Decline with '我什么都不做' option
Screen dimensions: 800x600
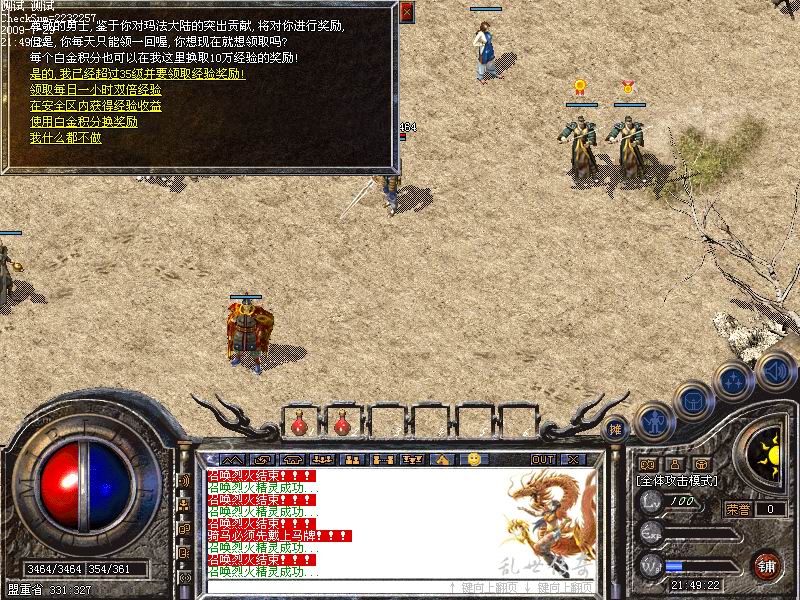pyautogui.click(x=66, y=138)
